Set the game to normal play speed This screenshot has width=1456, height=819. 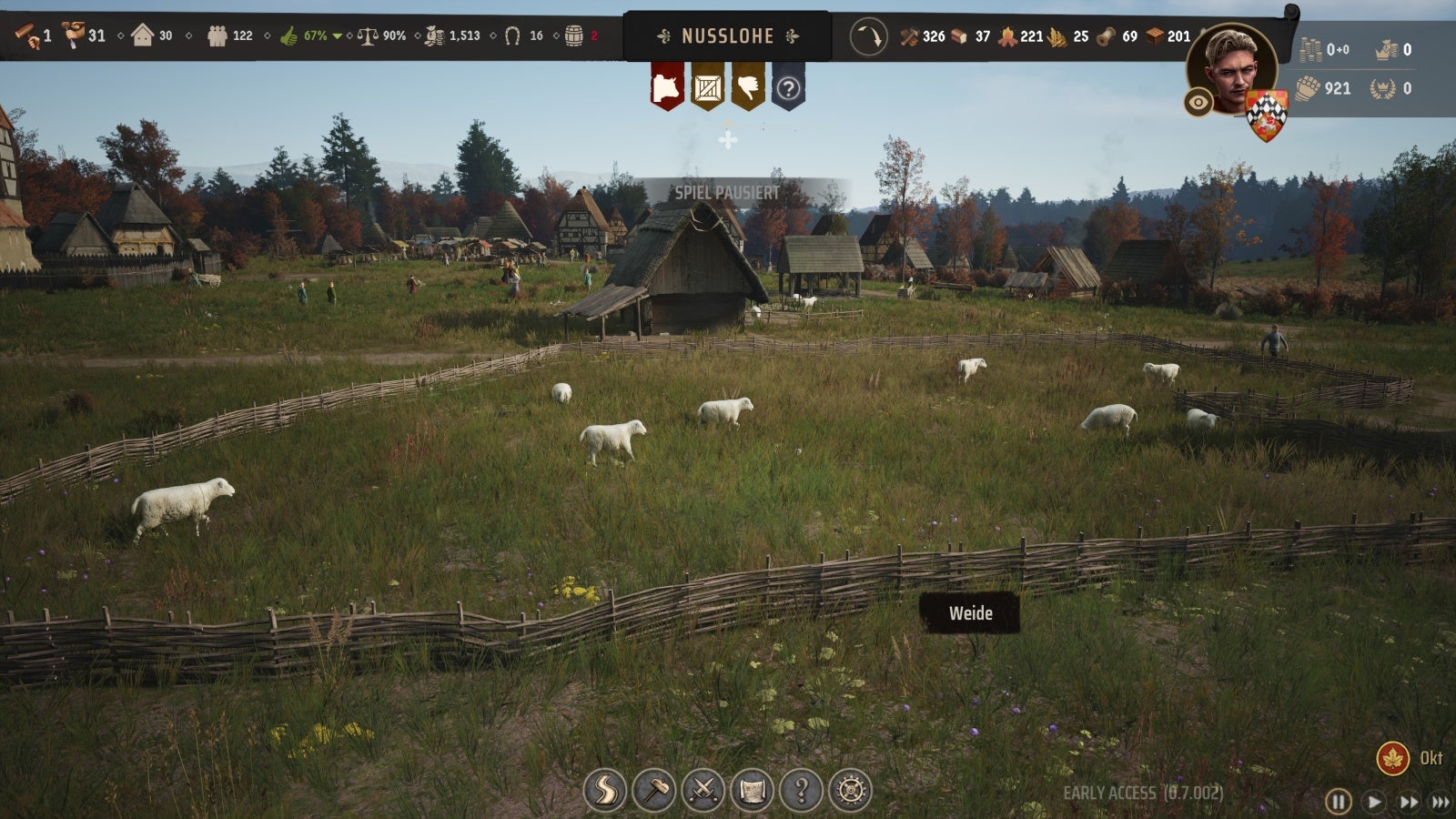pyautogui.click(x=1373, y=802)
